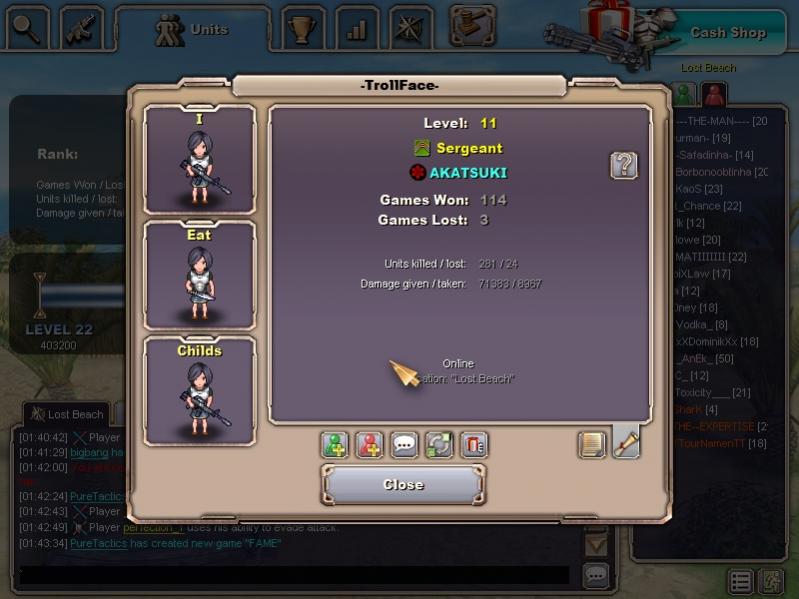Click the green arrows trade icon
Image resolution: width=799 pixels, height=599 pixels.
(439, 445)
